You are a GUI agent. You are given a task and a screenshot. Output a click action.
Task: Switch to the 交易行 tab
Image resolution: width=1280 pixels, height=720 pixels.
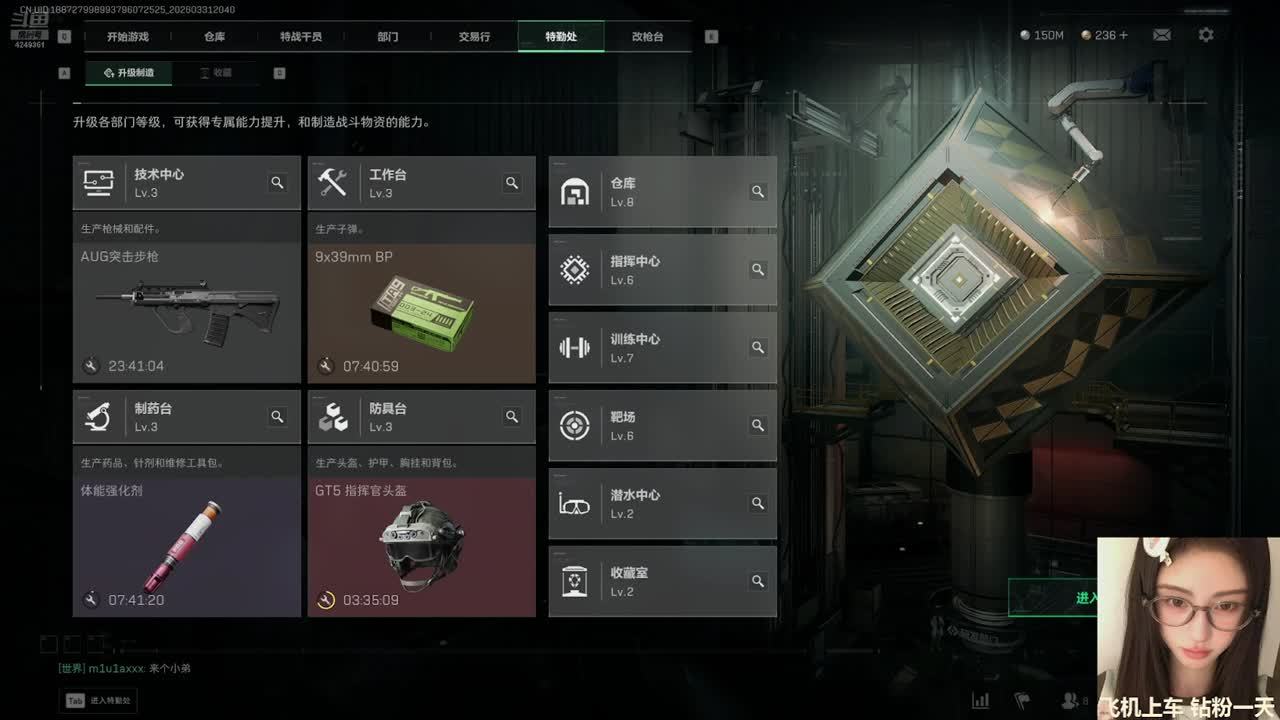coord(474,37)
